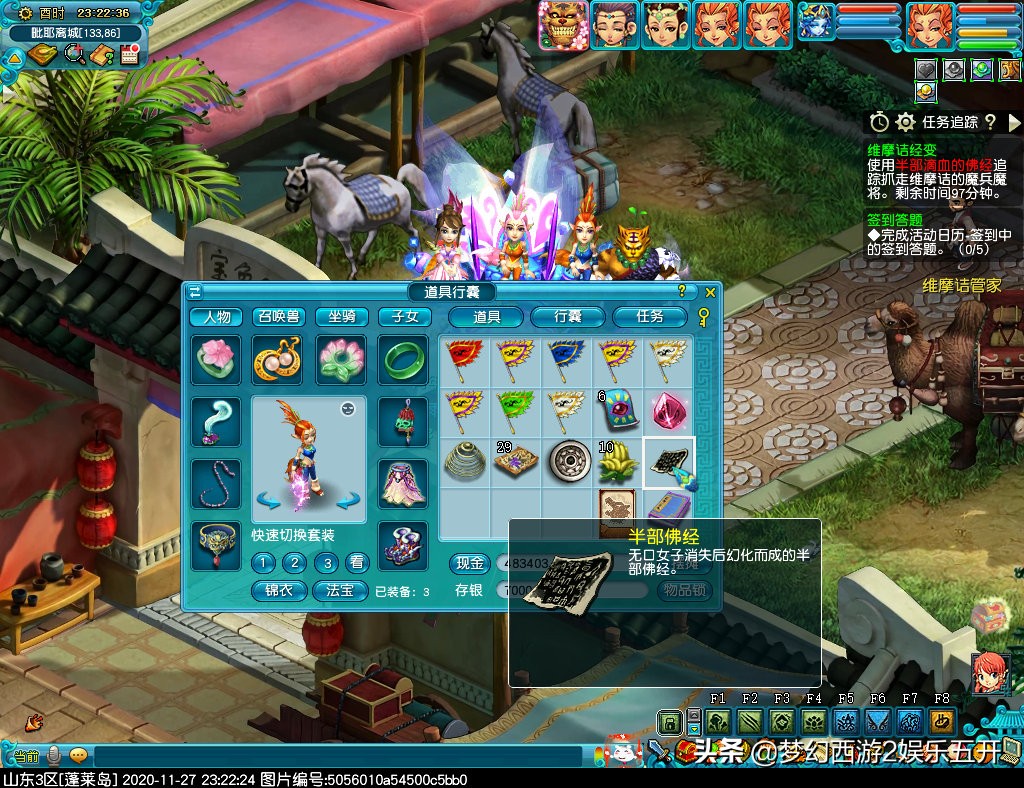Open the 坐骑 mount tab
The height and width of the screenshot is (788, 1024).
pyautogui.click(x=342, y=317)
